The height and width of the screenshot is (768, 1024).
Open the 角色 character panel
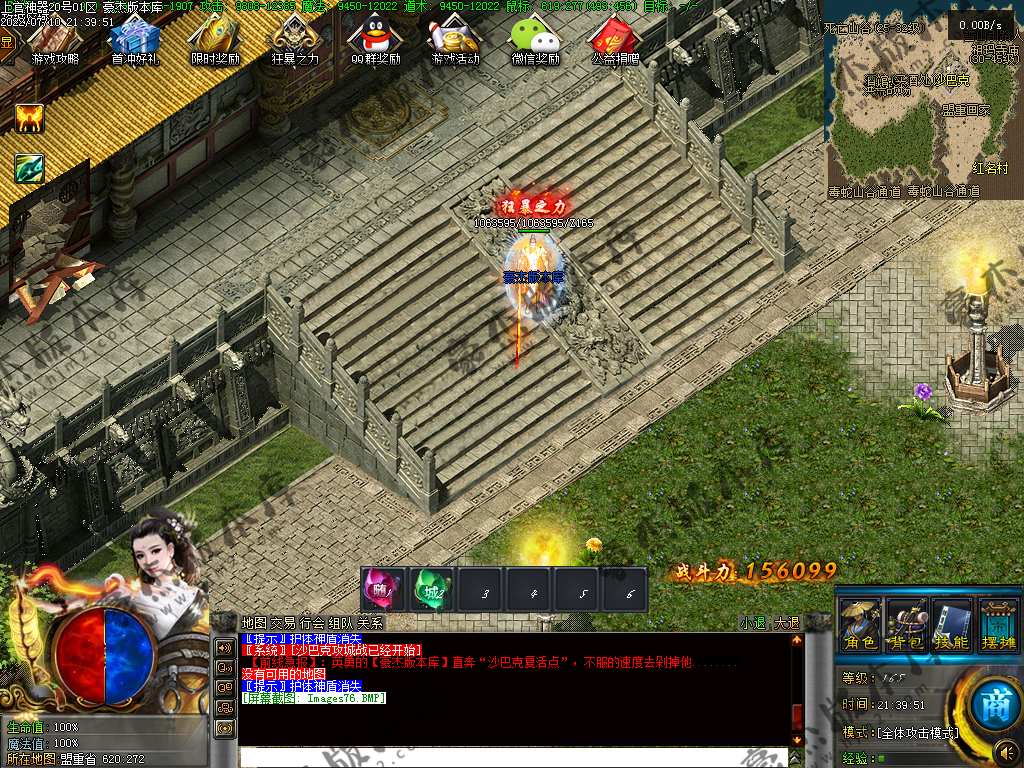pos(860,624)
